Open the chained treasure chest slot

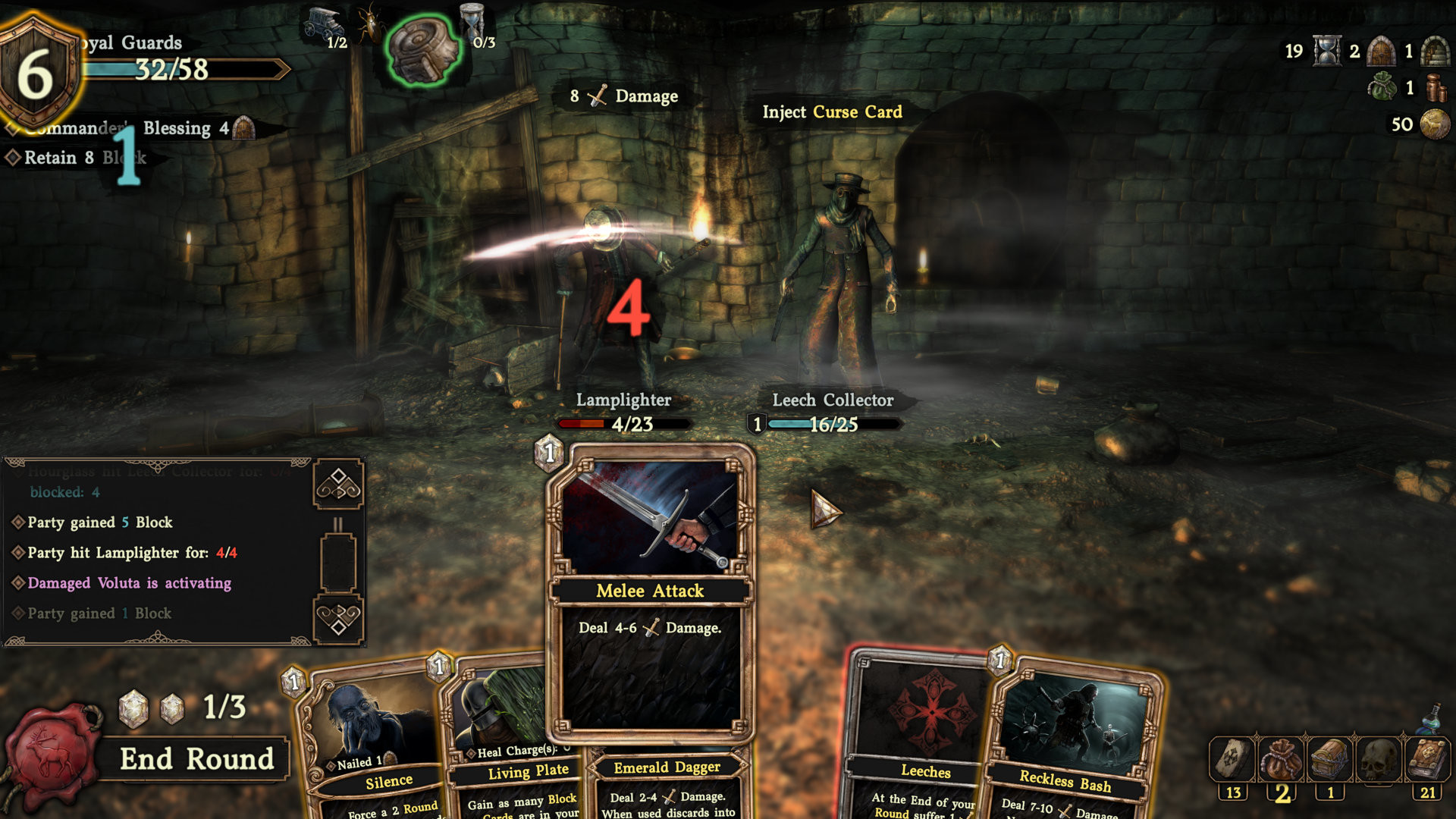[1329, 760]
